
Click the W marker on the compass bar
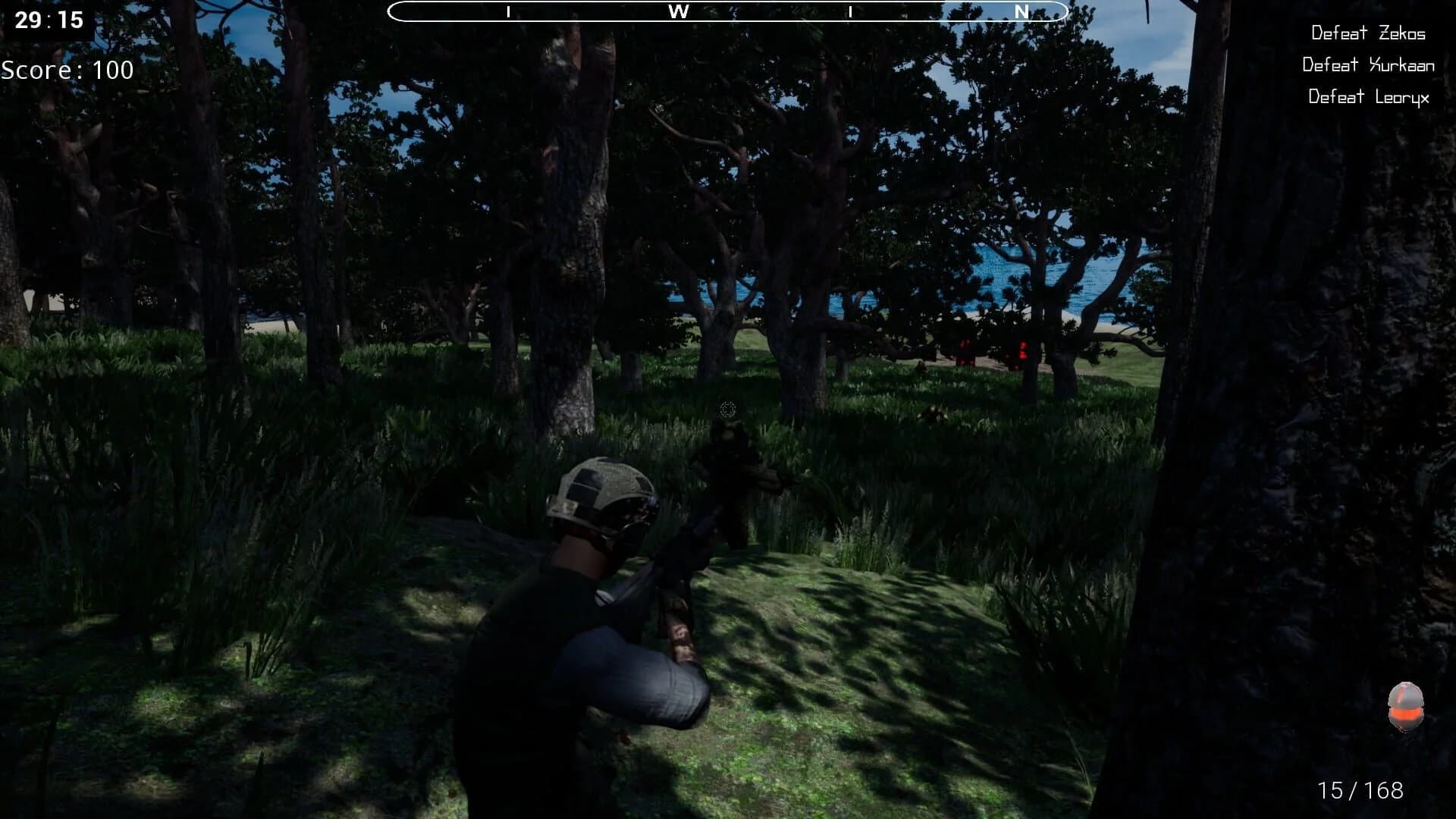[681, 12]
